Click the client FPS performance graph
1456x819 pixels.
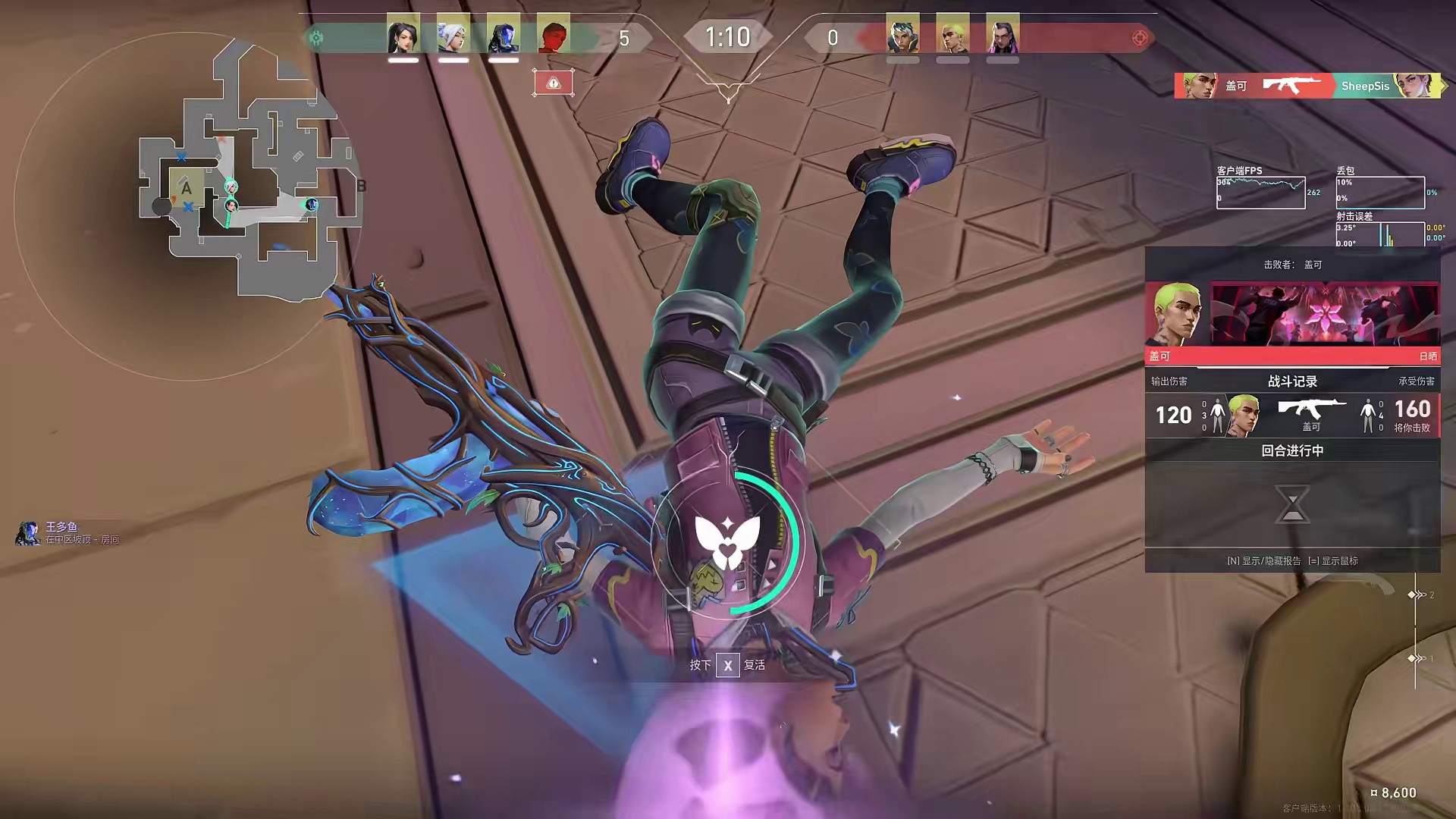click(1260, 193)
